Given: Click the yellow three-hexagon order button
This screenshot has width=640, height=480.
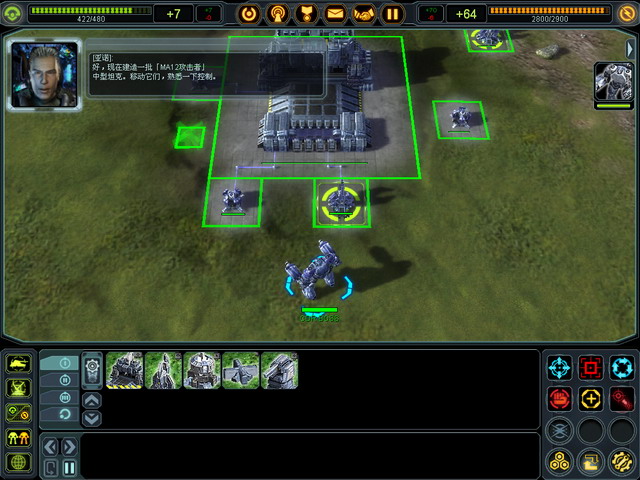Looking at the screenshot, I should [x=560, y=461].
